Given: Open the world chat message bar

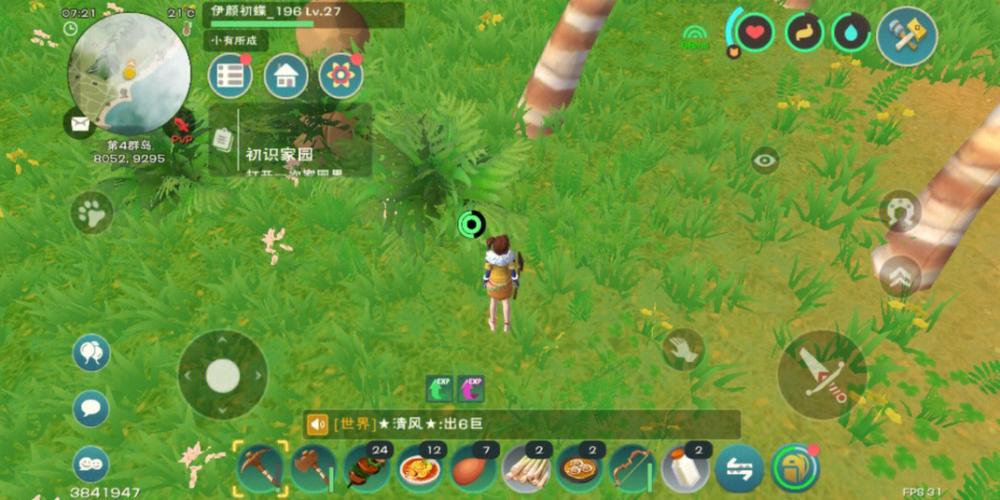Looking at the screenshot, I should point(522,425).
